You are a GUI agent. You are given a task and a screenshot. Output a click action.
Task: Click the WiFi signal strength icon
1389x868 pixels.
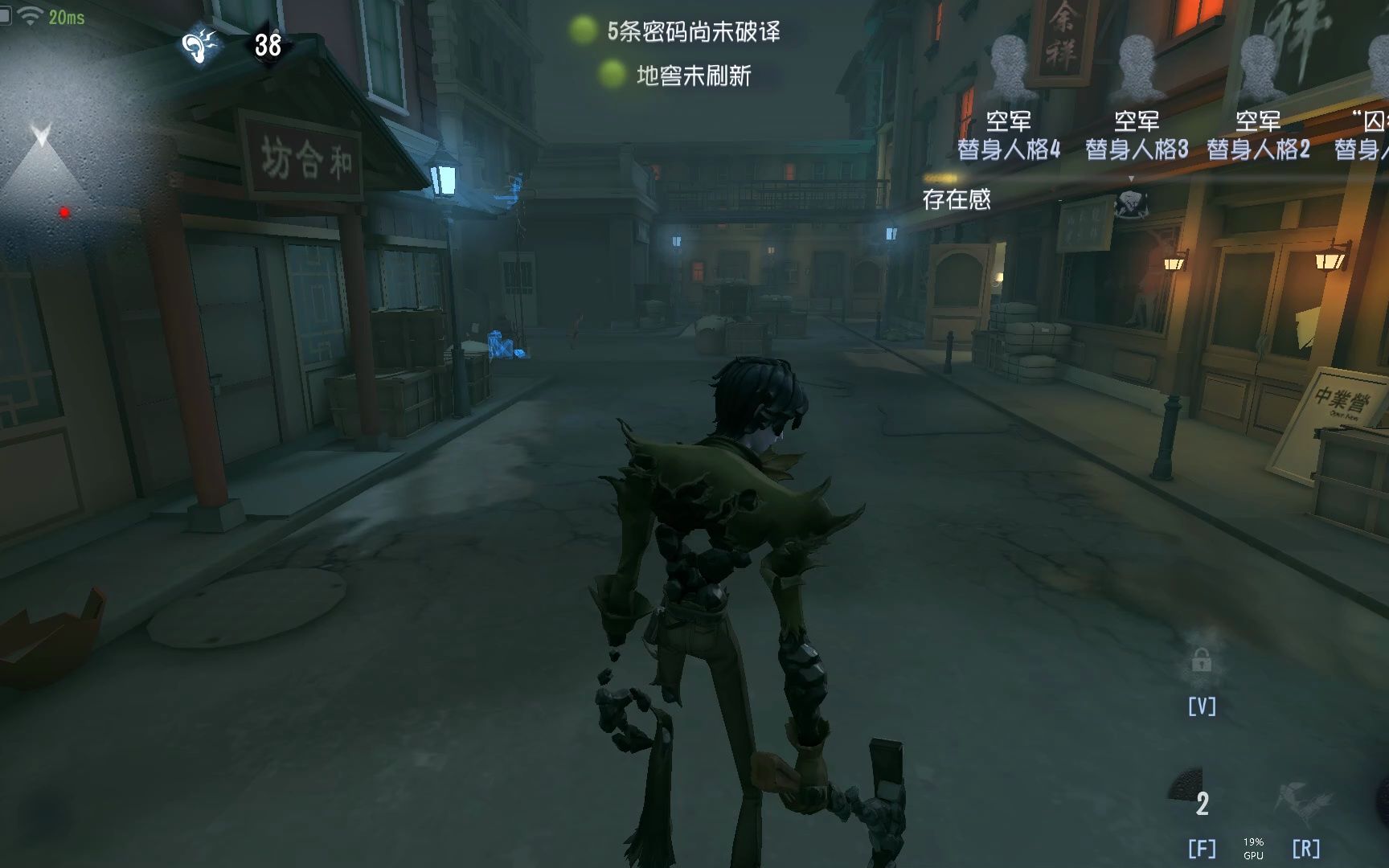click(32, 14)
